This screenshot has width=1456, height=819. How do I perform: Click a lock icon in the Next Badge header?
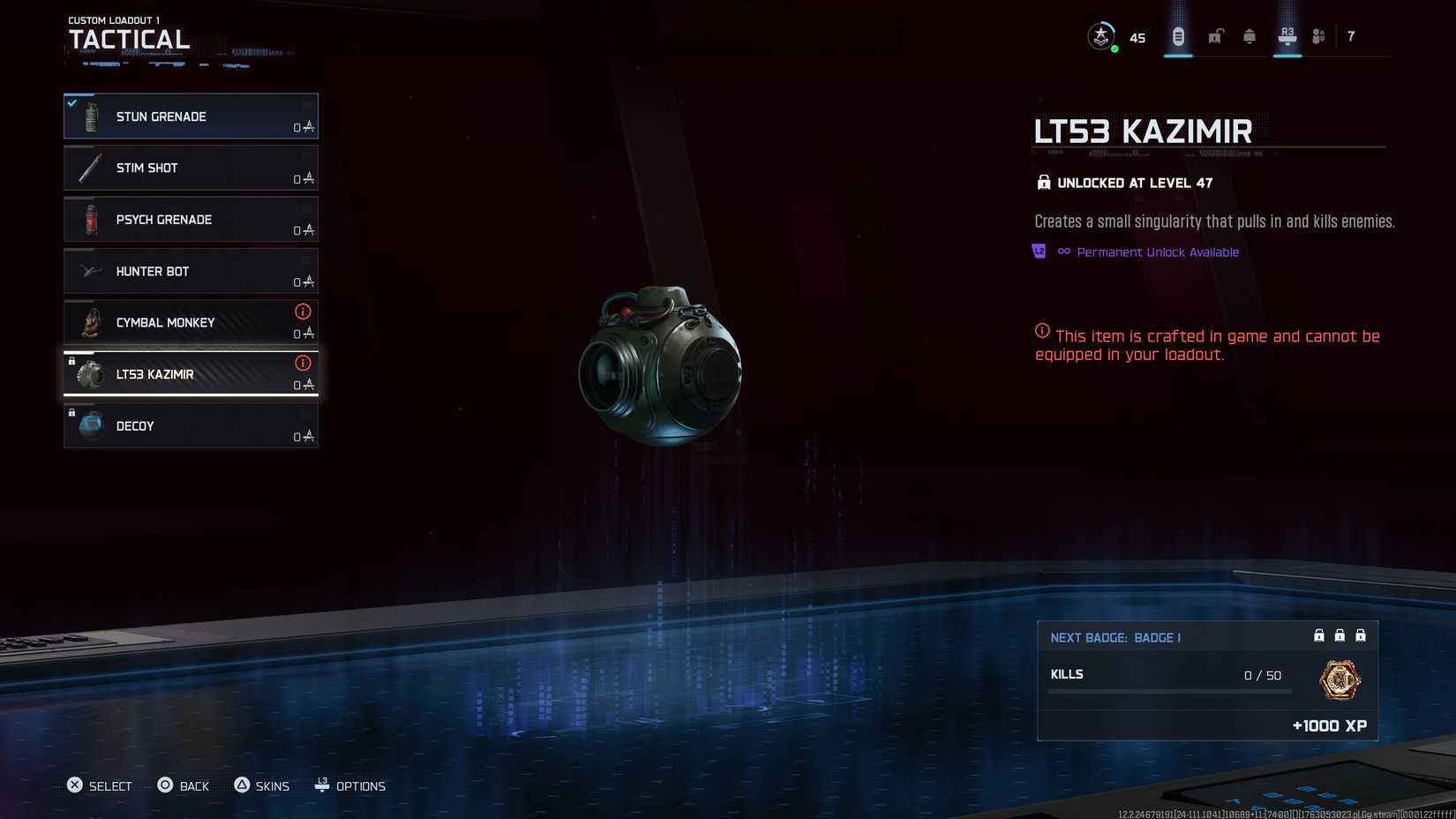point(1319,635)
